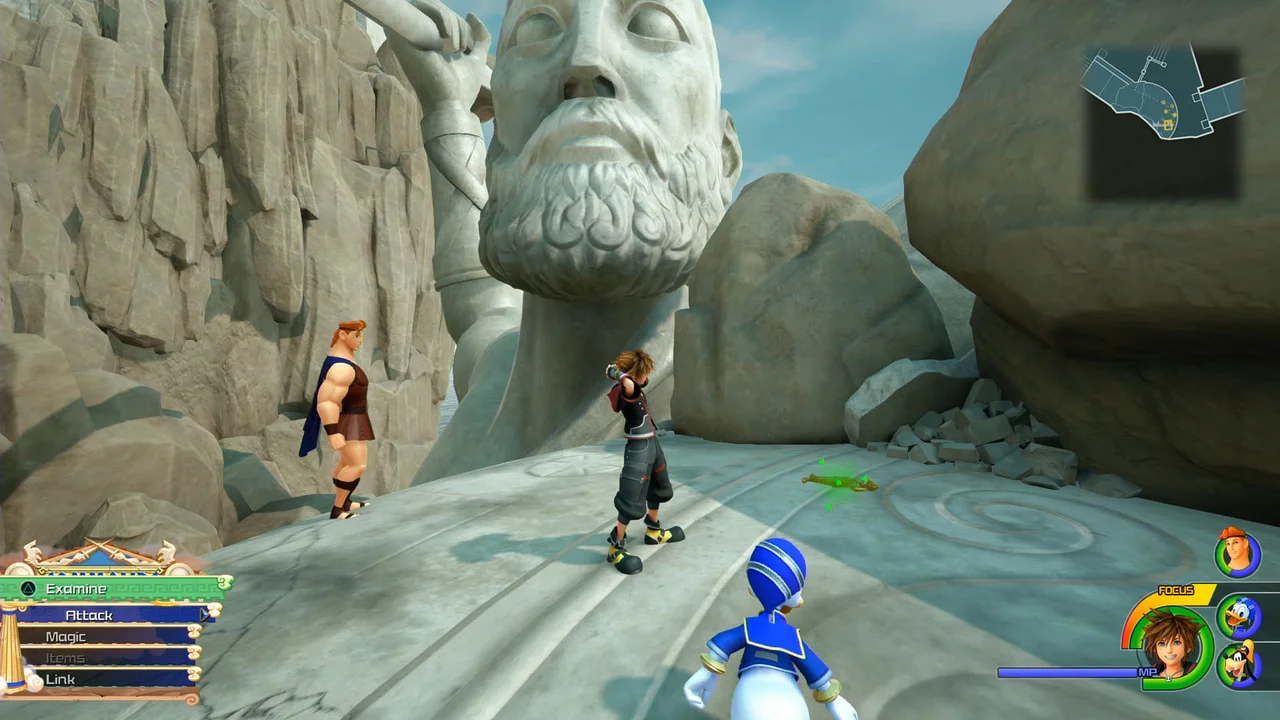This screenshot has width=1280, height=720.
Task: Choose the highlighted Attack command
Action: click(x=90, y=615)
